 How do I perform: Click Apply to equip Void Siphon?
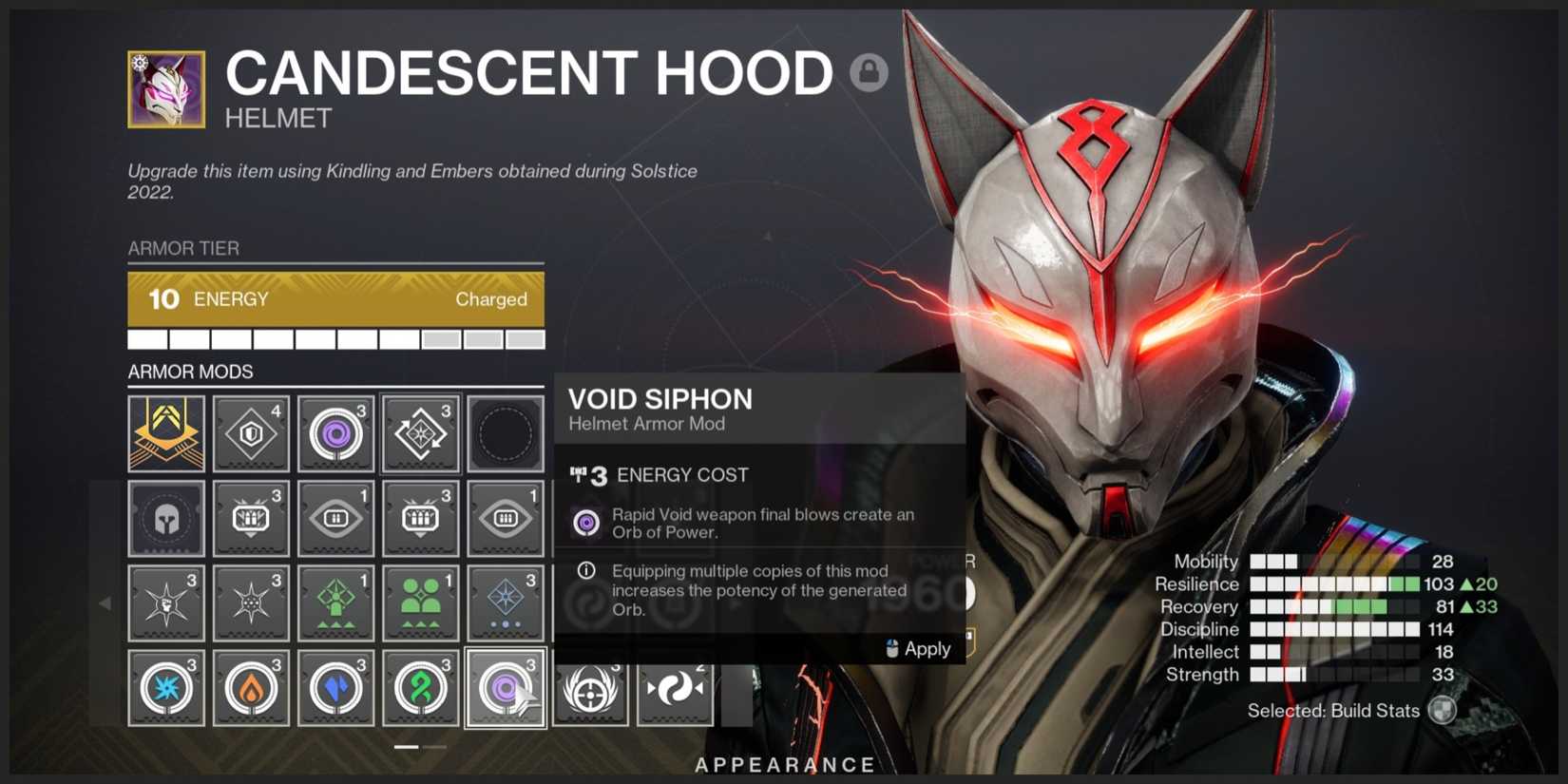[918, 649]
